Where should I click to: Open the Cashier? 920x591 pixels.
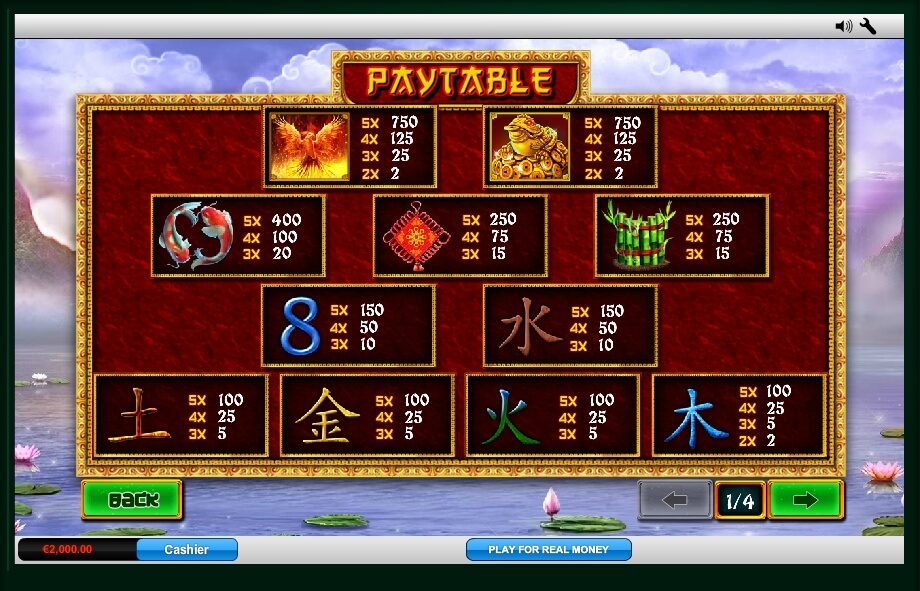[x=187, y=549]
